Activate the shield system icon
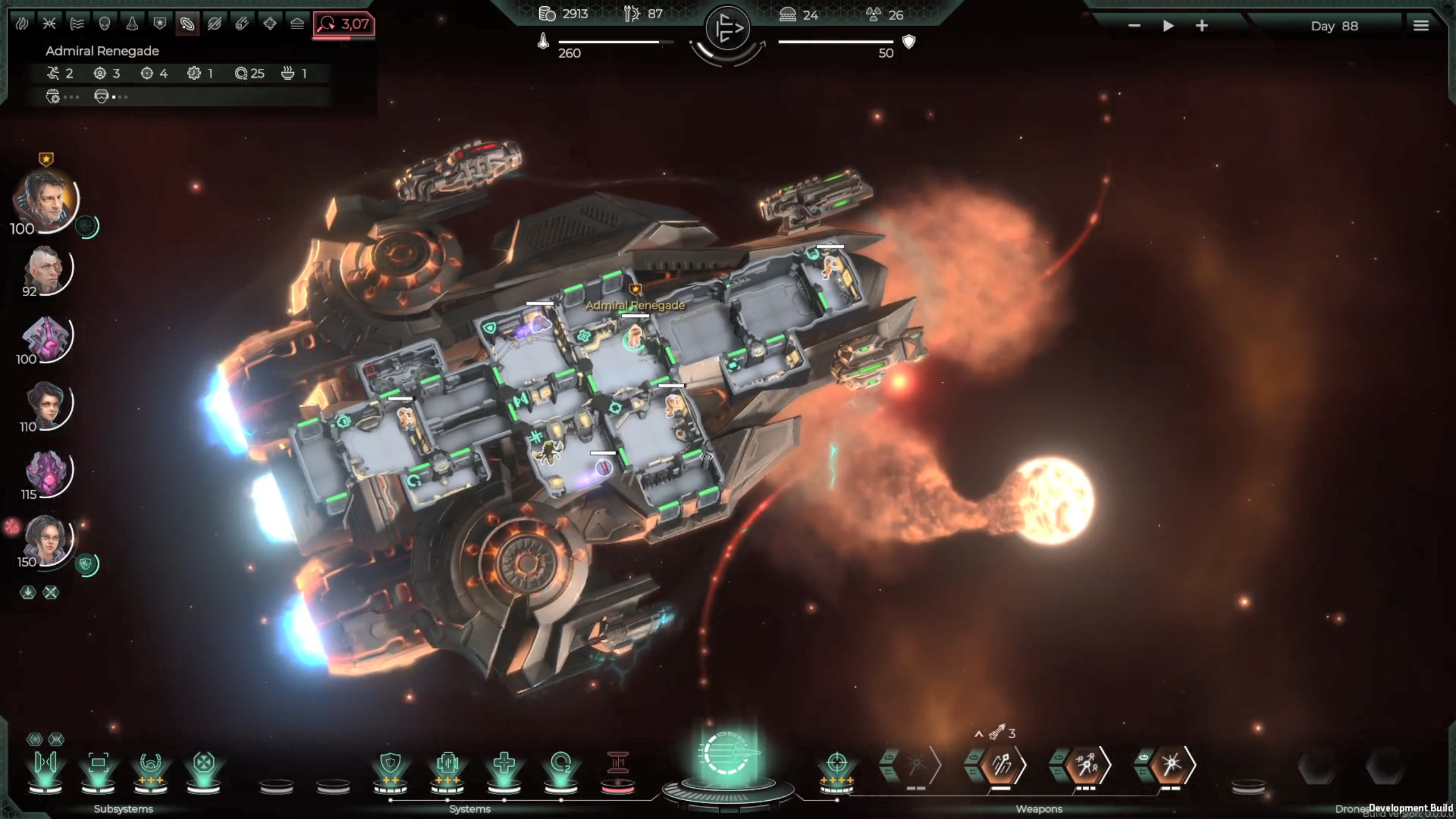The height and width of the screenshot is (819, 1456). tap(390, 764)
